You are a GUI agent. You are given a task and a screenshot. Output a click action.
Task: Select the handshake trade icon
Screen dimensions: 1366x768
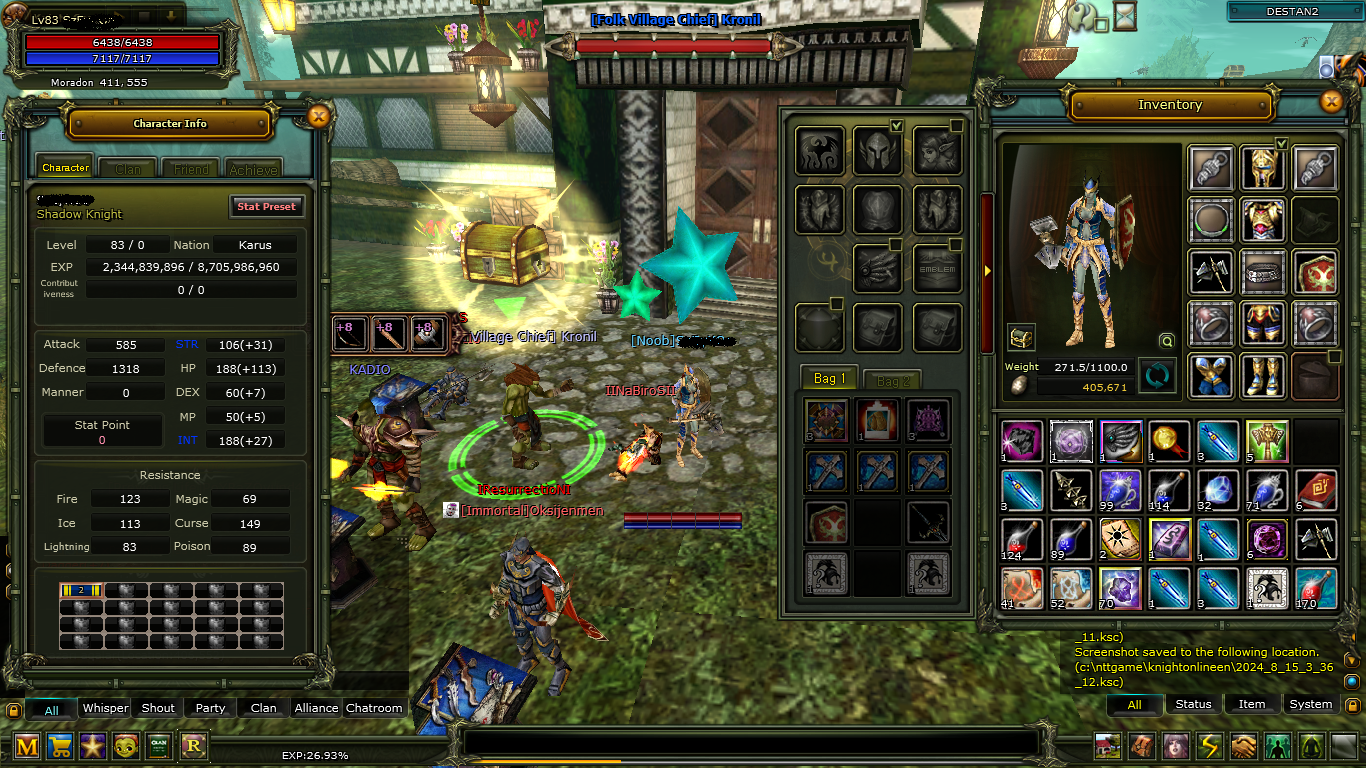[1242, 745]
